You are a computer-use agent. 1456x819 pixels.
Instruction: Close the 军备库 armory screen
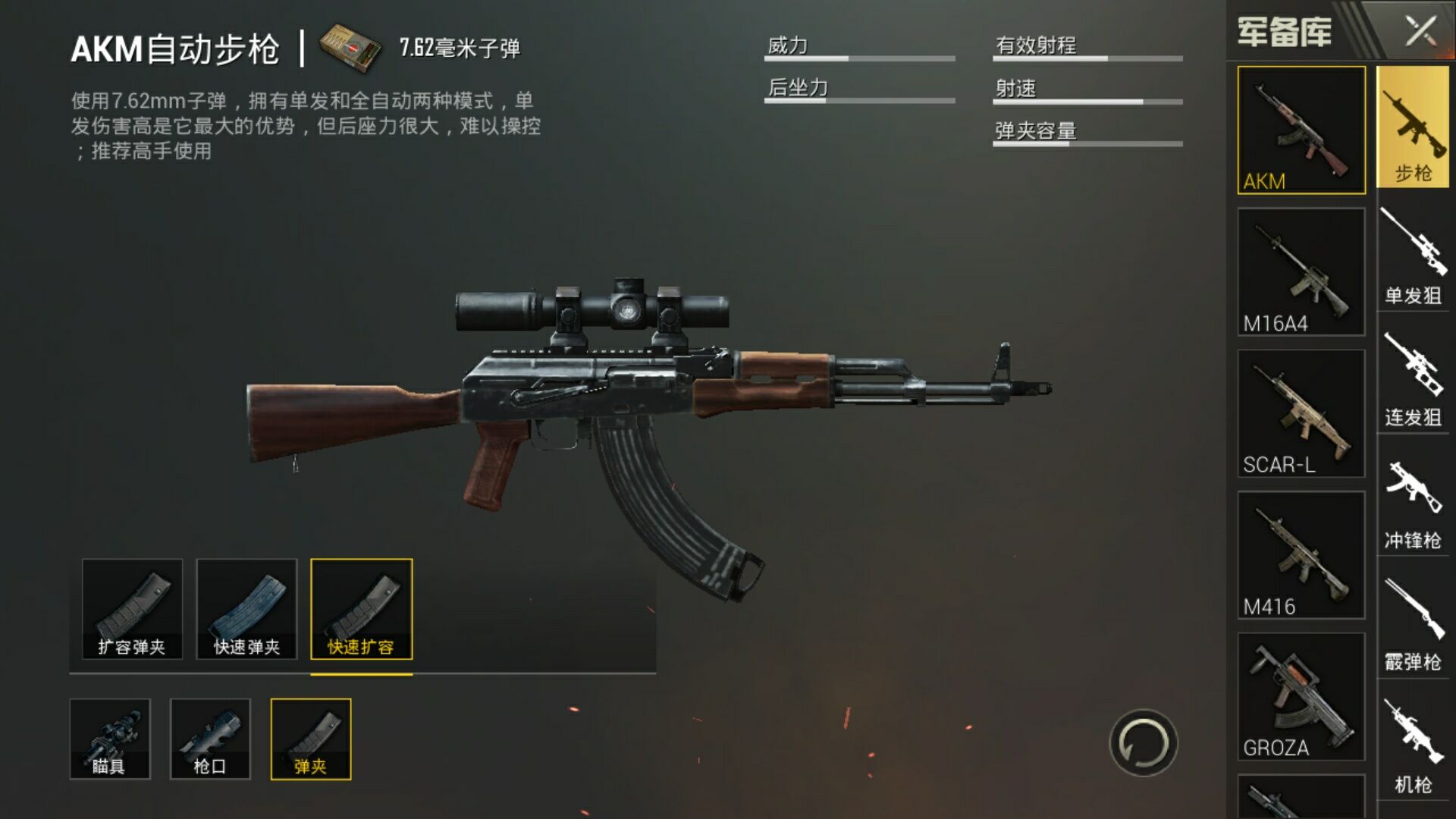[x=1420, y=32]
